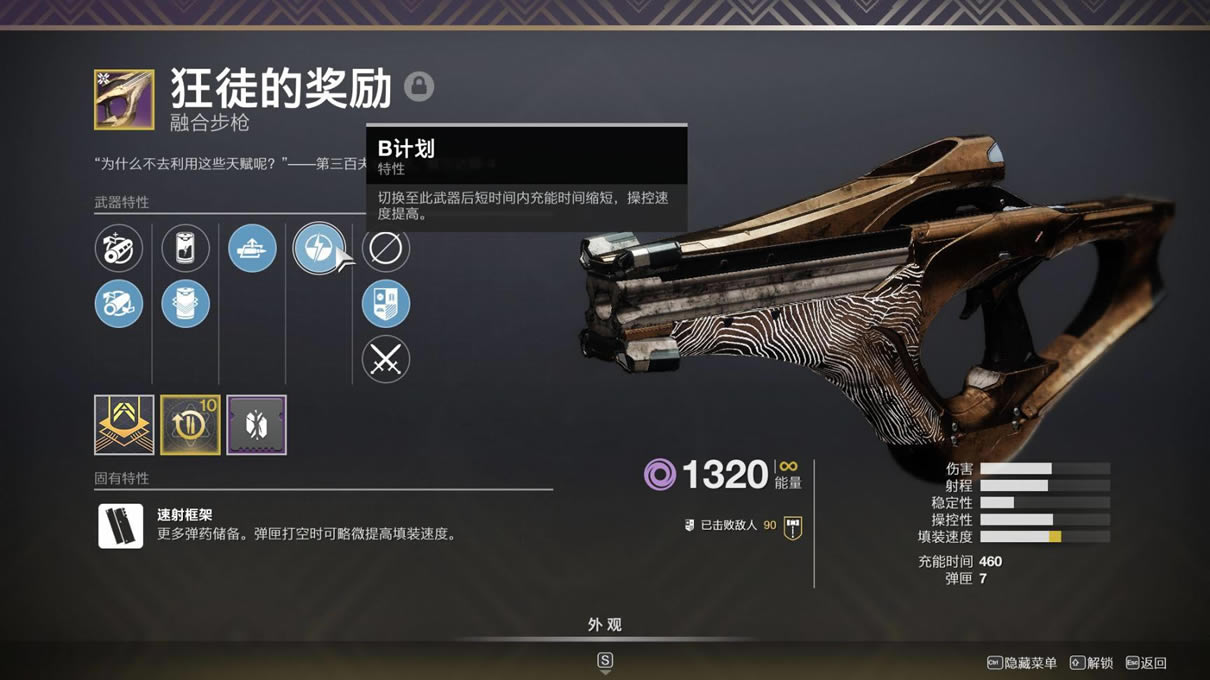Image resolution: width=1210 pixels, height=680 pixels.
Task: Select the battery perk with rings
Action: click(x=185, y=304)
